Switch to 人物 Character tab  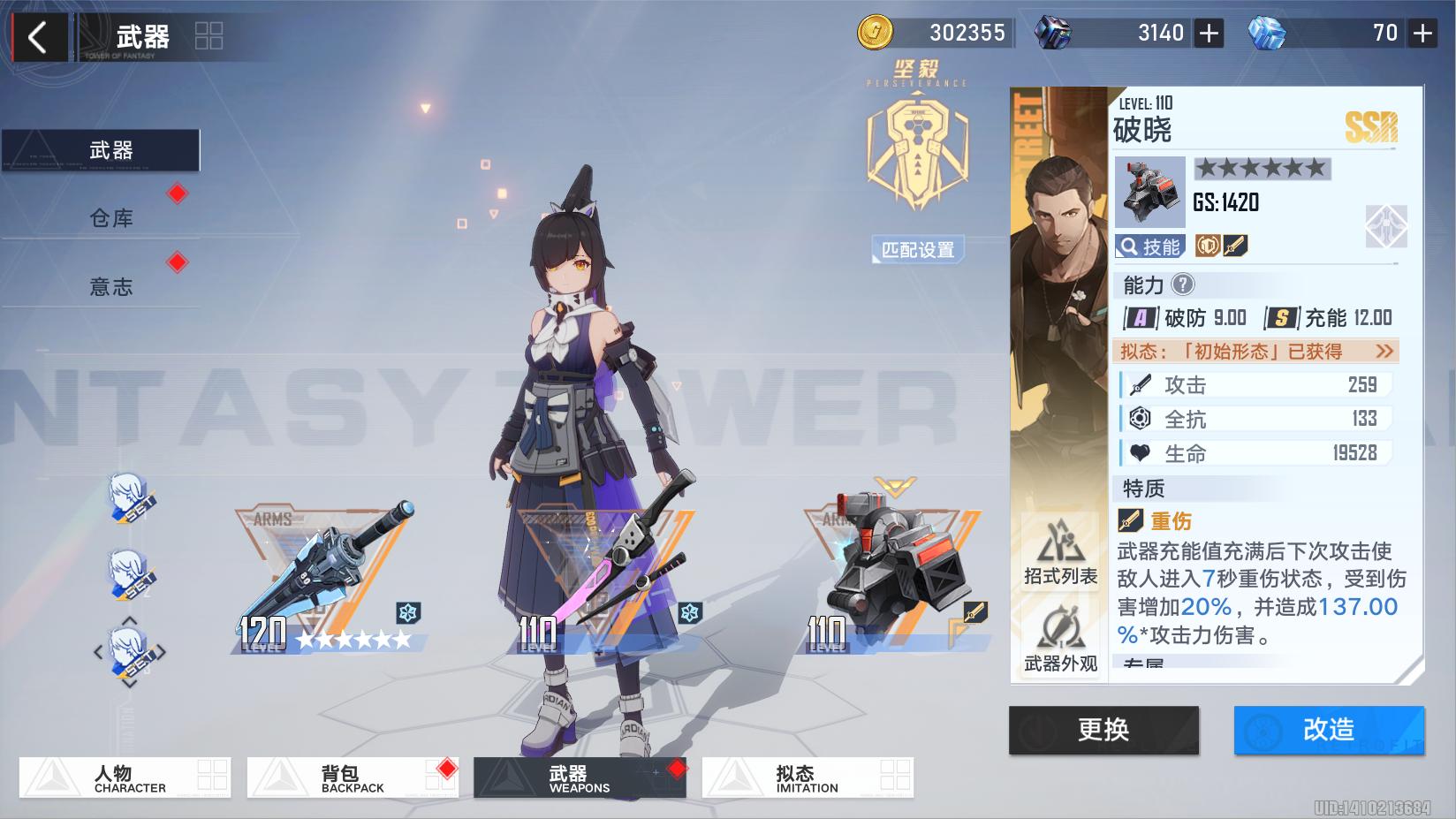tap(125, 777)
